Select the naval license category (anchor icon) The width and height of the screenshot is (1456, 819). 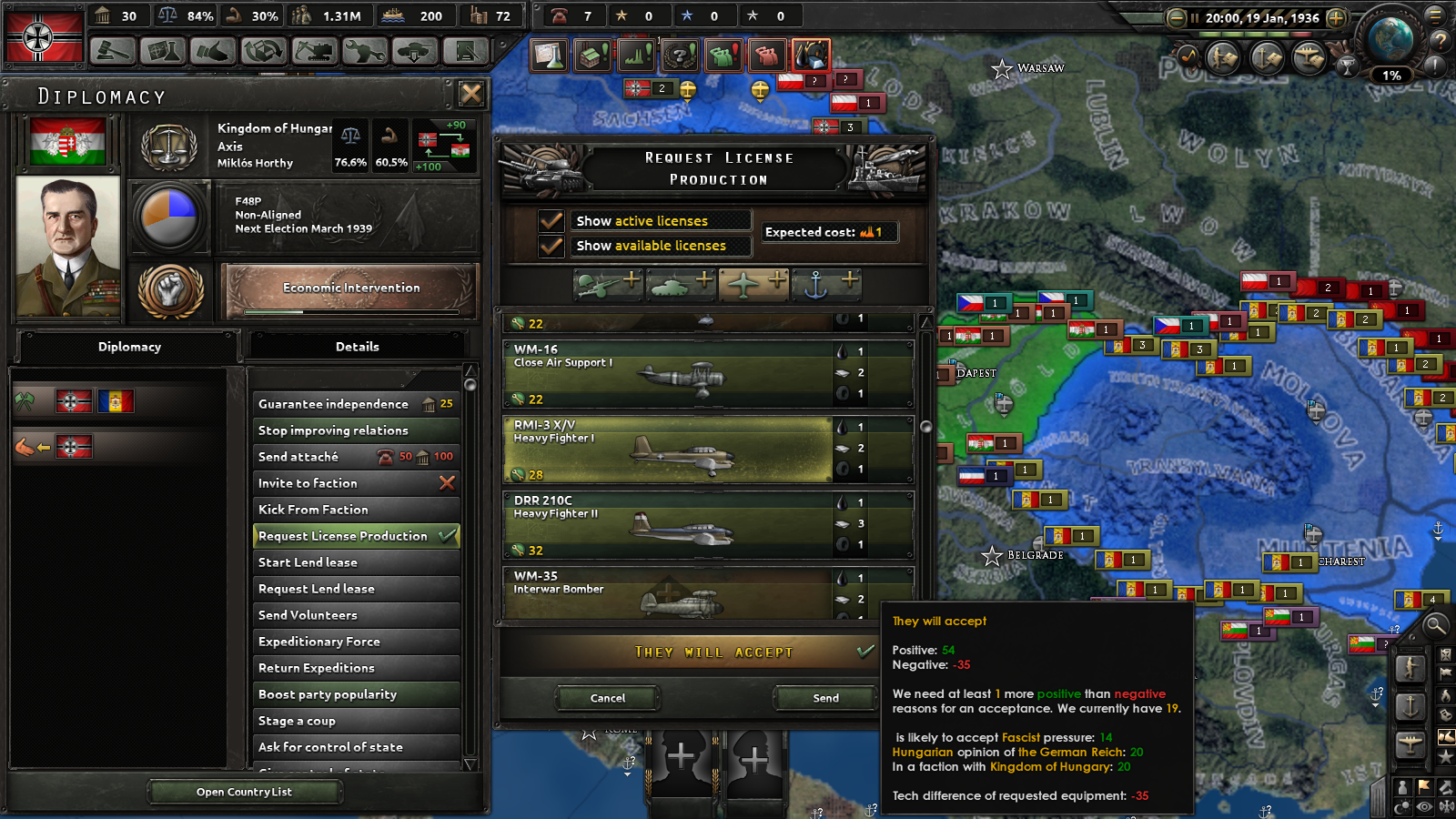817,285
